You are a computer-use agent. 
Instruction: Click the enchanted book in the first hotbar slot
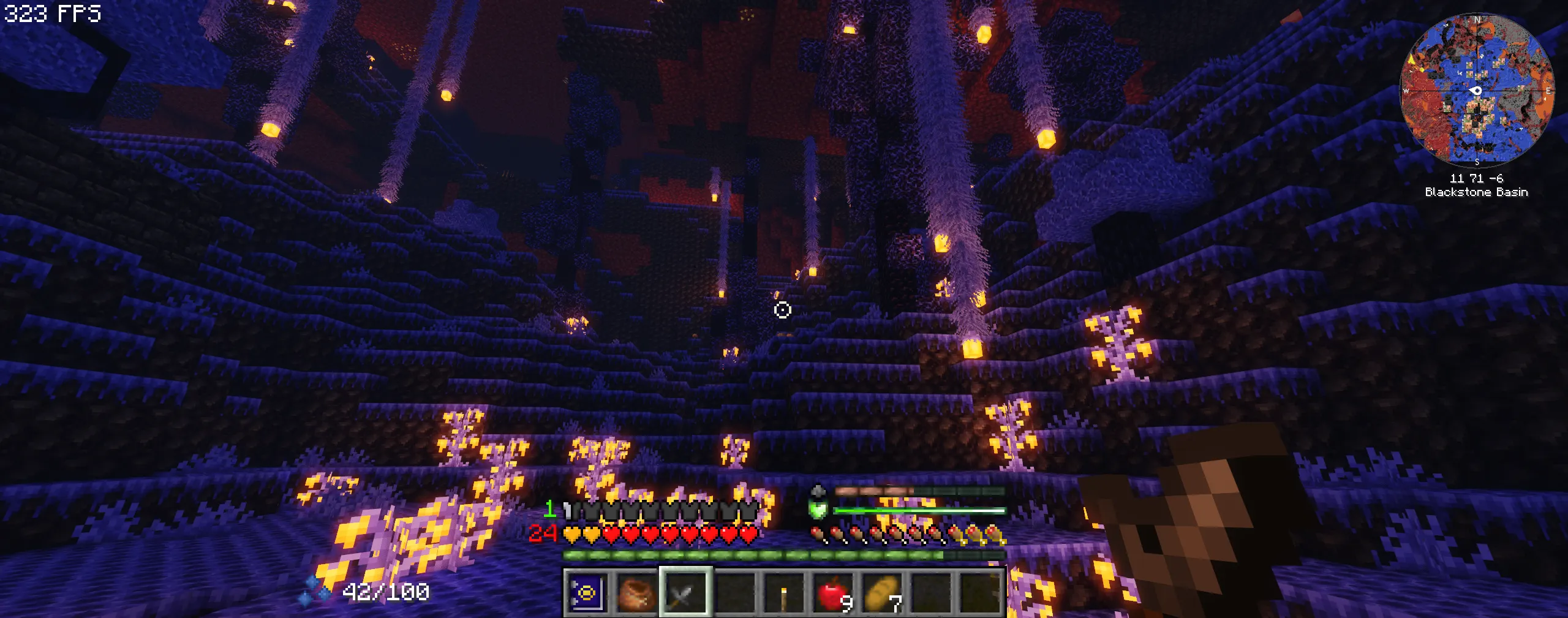pos(587,595)
